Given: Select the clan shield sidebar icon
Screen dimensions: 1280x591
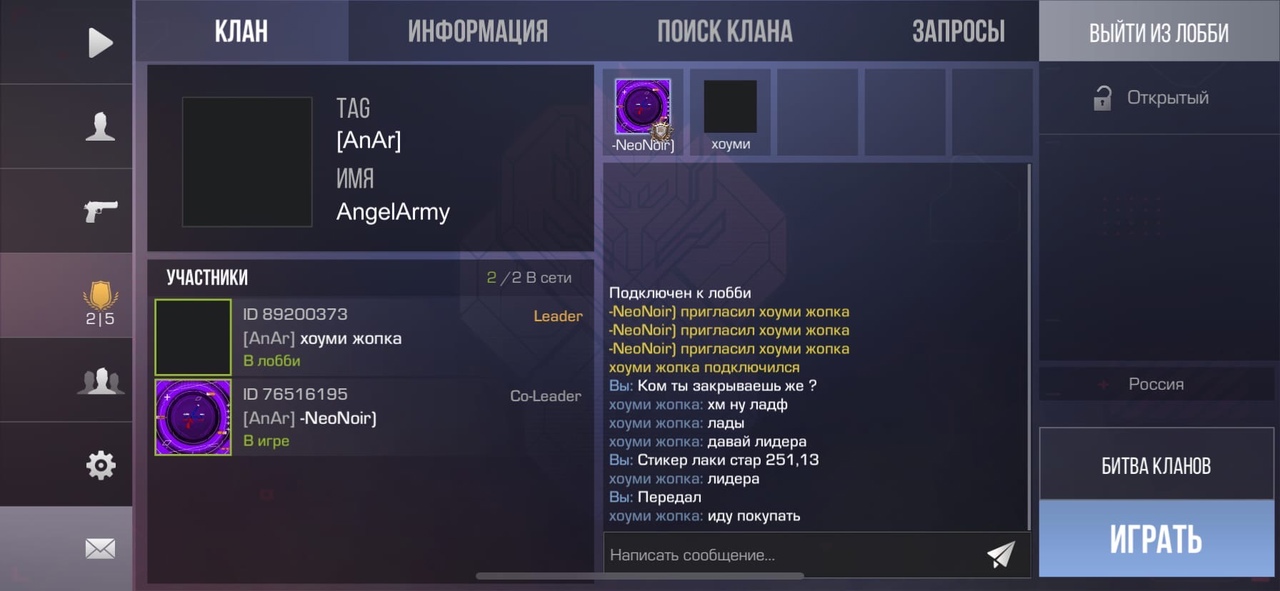Looking at the screenshot, I should pos(100,300).
